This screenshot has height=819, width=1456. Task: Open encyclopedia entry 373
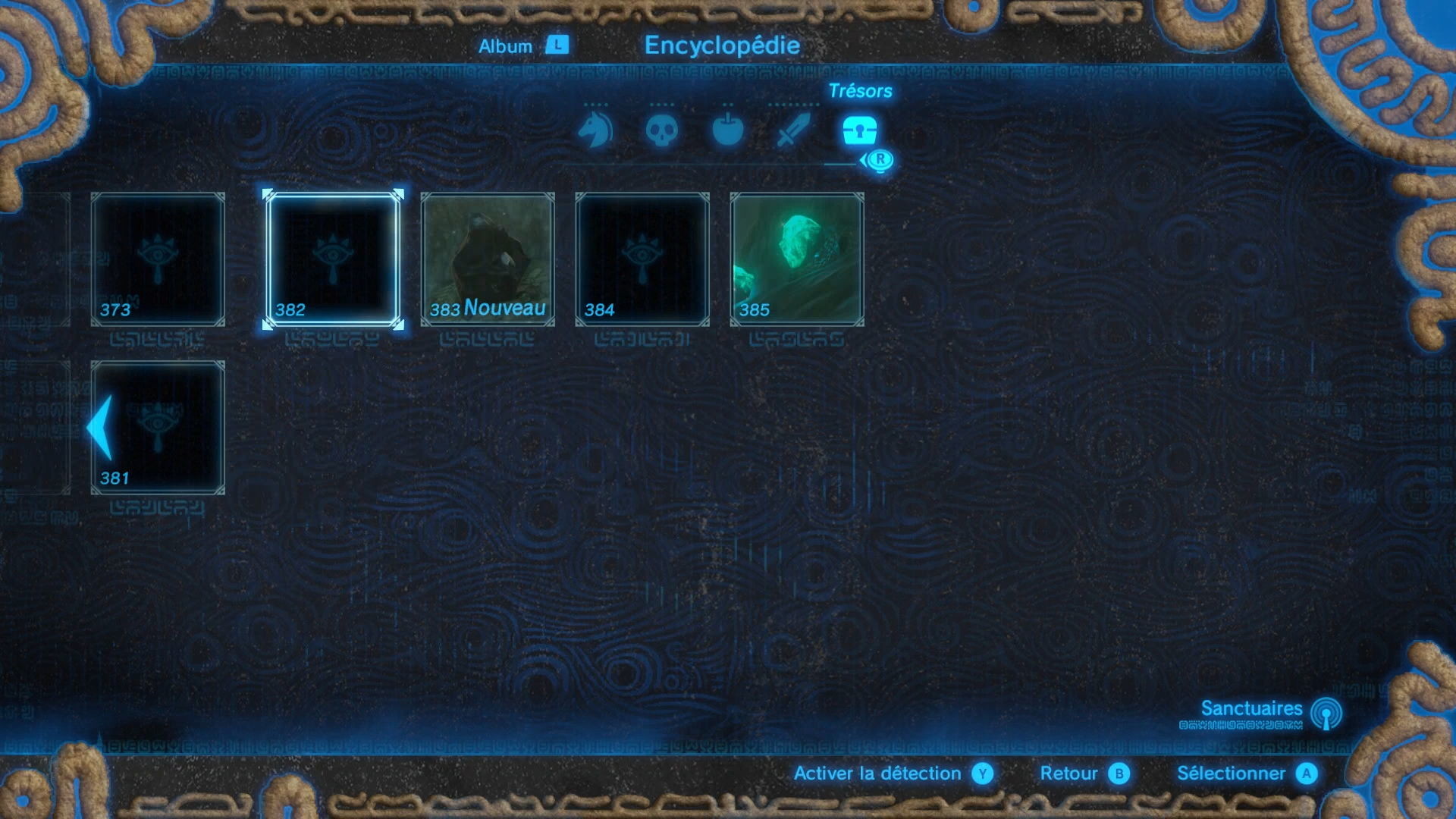[x=158, y=259]
